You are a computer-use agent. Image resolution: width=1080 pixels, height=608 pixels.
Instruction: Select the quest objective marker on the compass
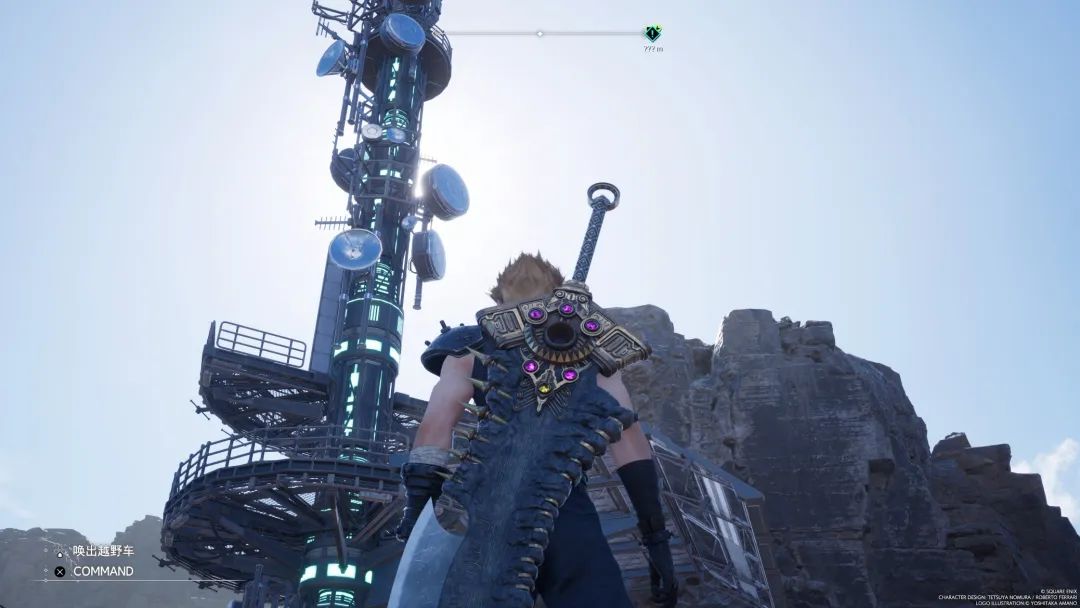652,33
